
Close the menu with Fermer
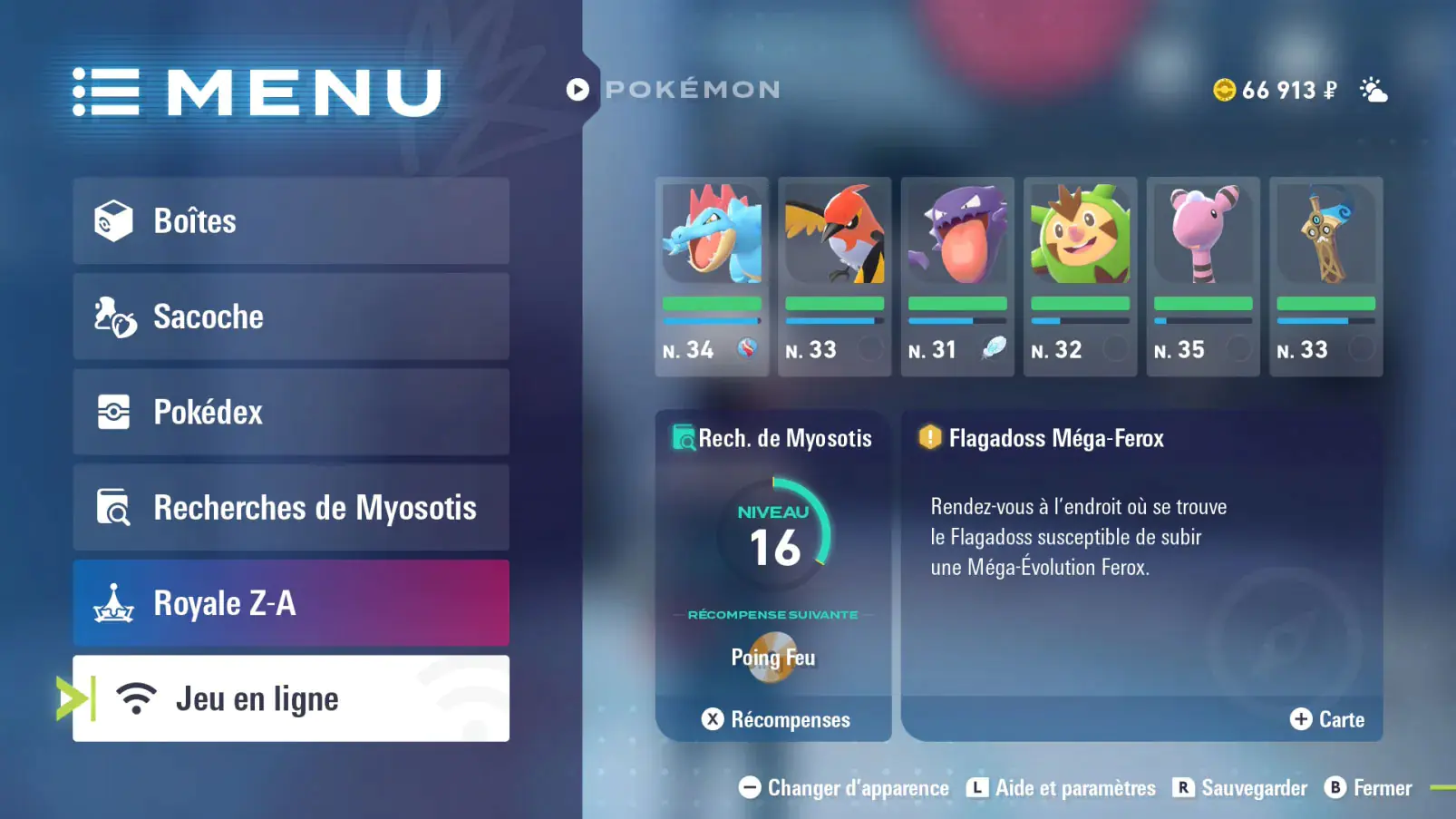(1369, 788)
